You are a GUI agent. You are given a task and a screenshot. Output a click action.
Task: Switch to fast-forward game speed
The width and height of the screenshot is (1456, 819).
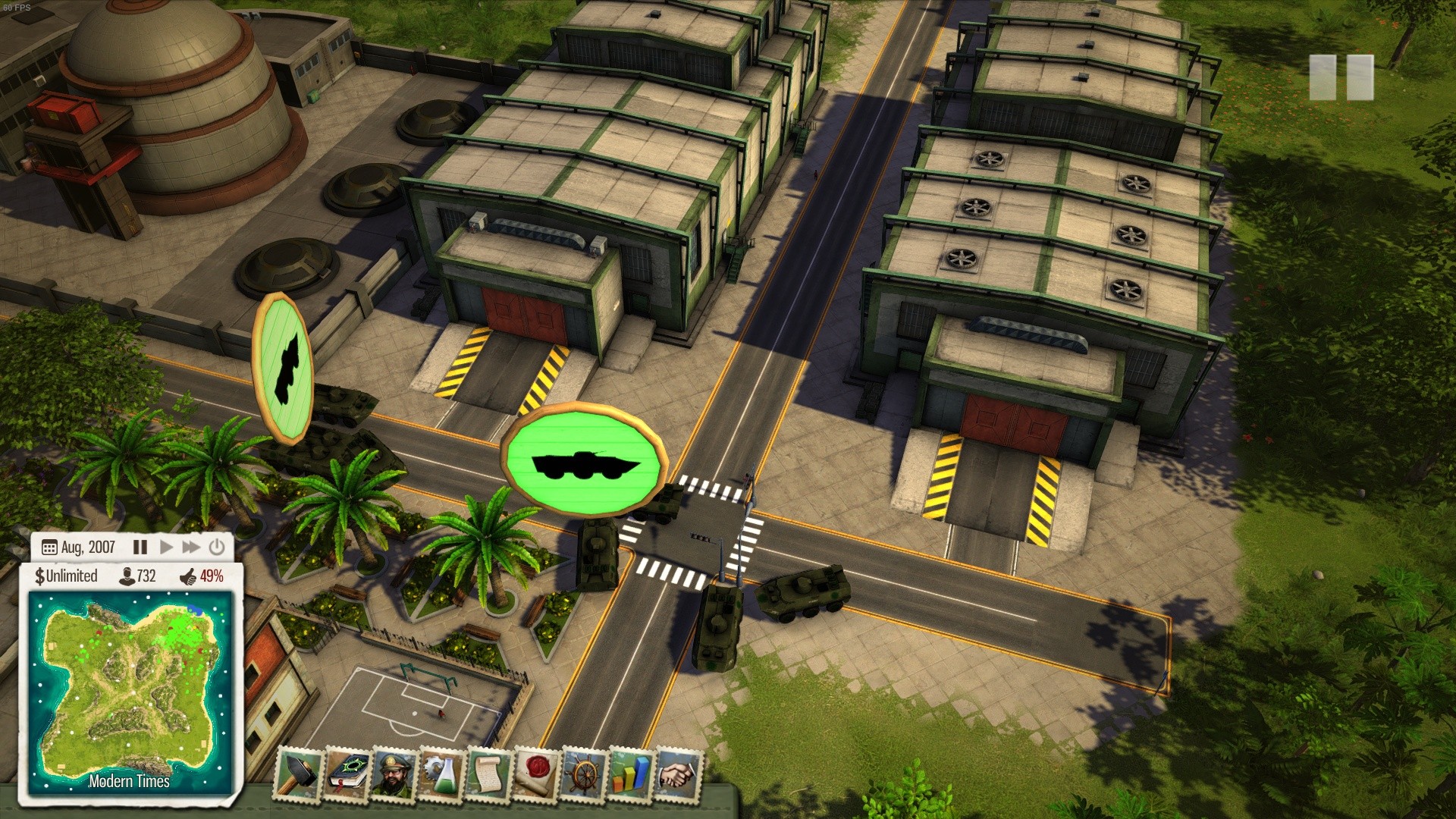[x=191, y=547]
